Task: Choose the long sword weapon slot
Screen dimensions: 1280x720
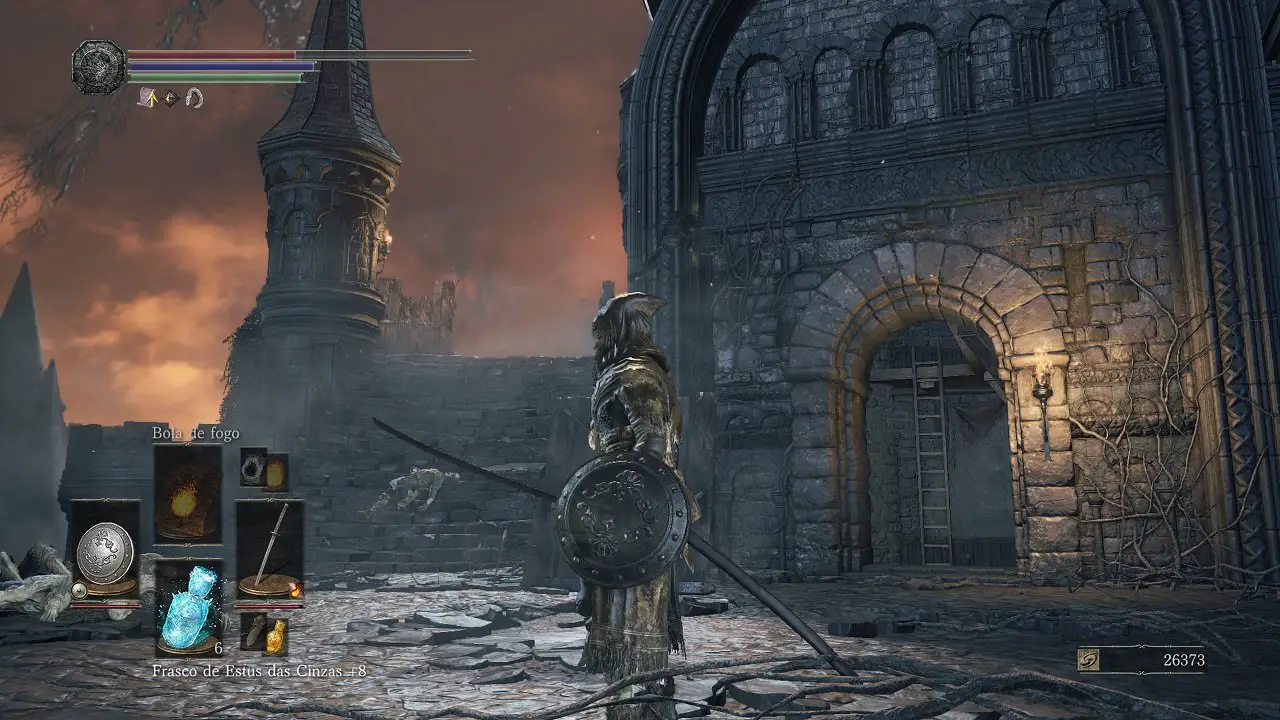Action: [x=270, y=550]
